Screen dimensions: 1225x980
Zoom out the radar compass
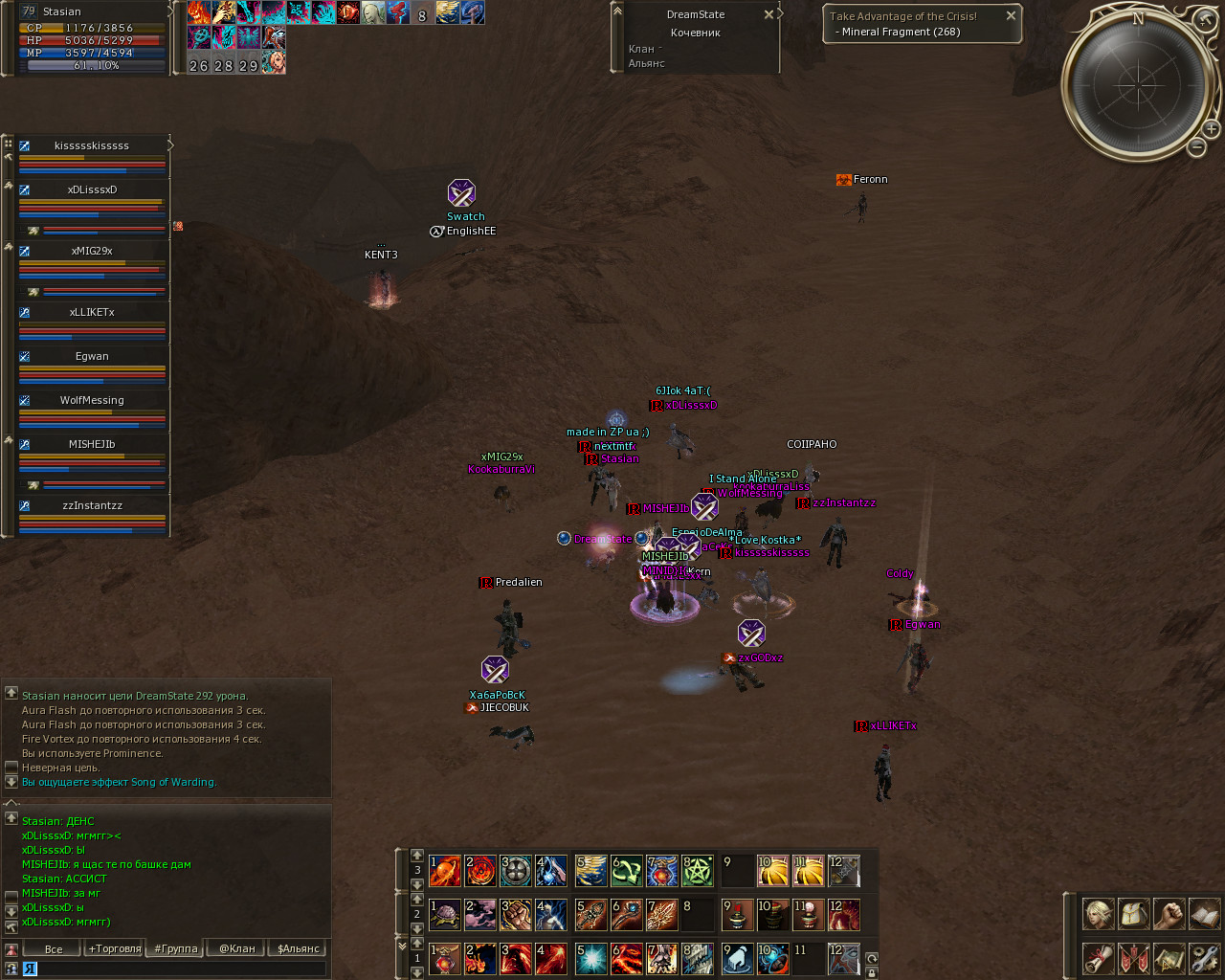(x=1196, y=147)
